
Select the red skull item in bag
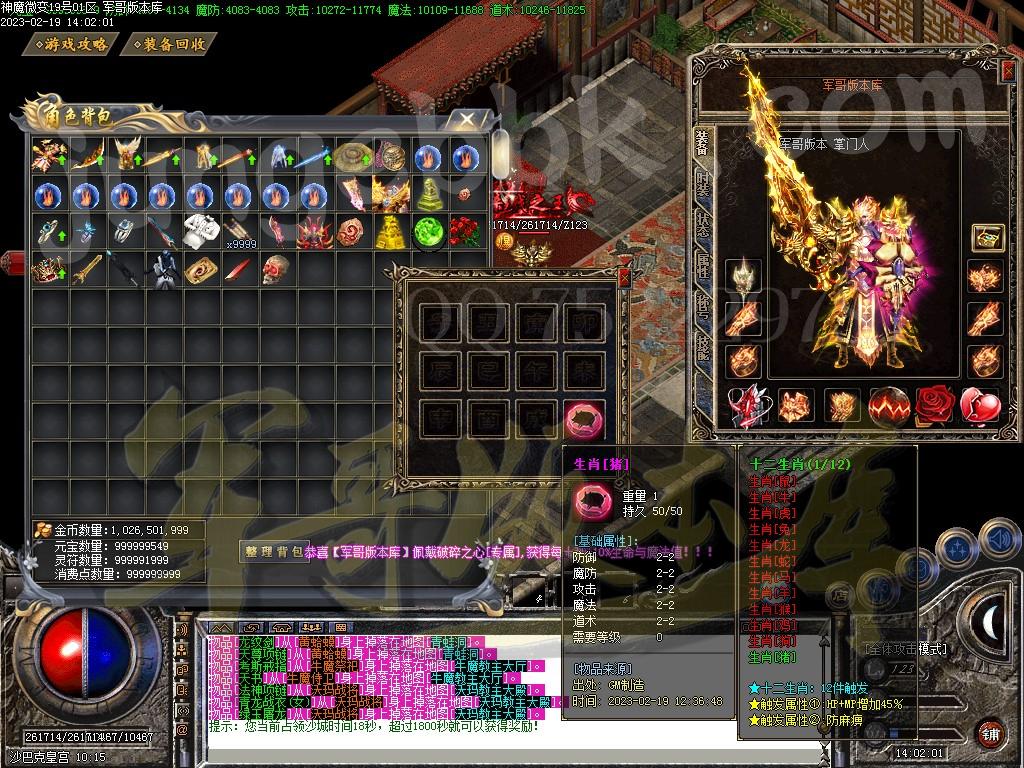click(276, 269)
